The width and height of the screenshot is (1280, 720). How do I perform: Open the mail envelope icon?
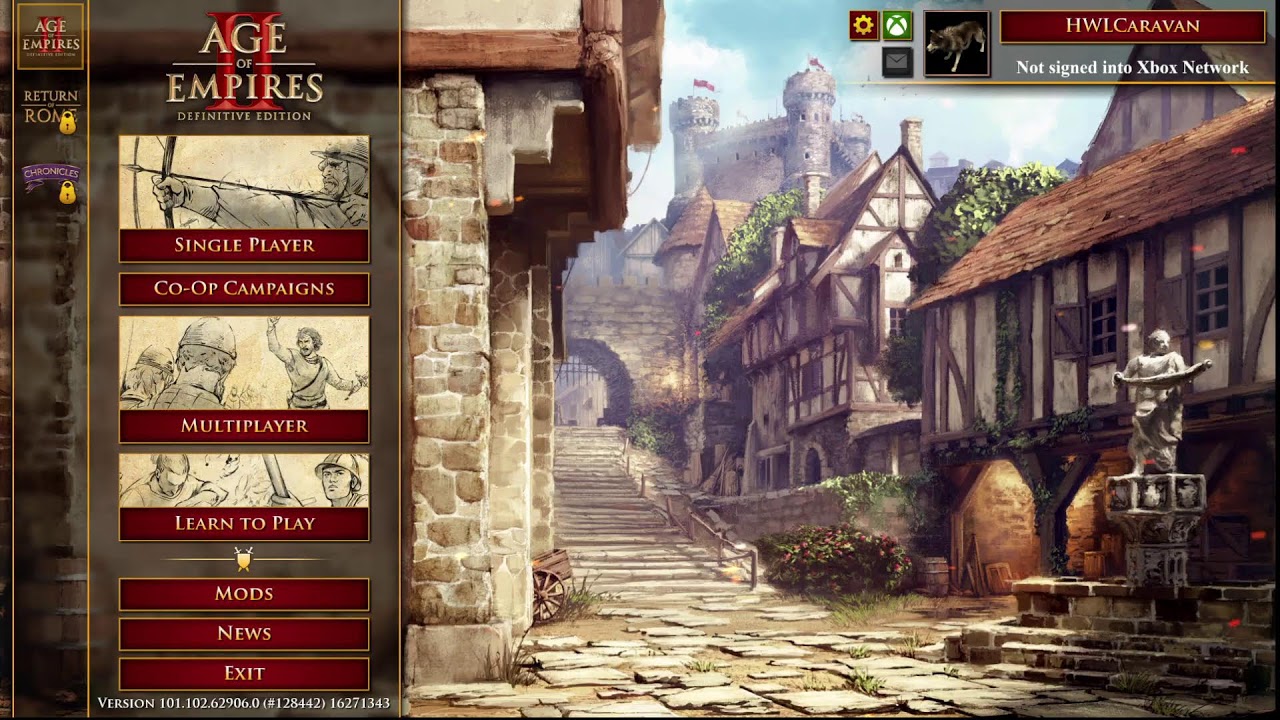(897, 62)
